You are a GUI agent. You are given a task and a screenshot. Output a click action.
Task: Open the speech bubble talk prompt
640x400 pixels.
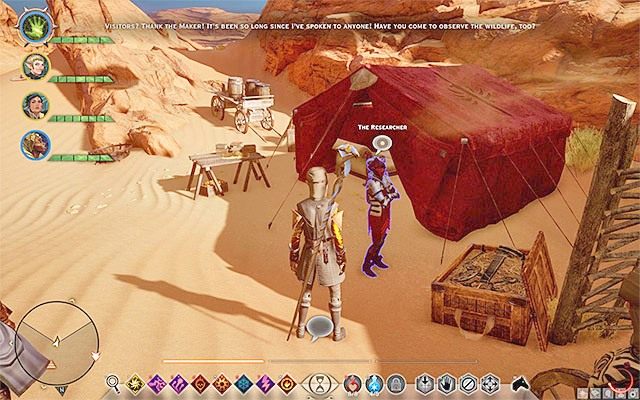[x=321, y=326]
